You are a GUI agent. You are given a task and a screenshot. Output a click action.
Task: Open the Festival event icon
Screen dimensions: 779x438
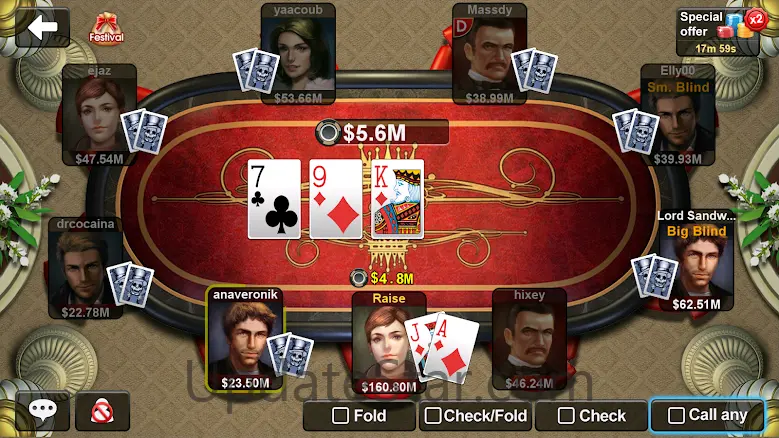[x=107, y=28]
